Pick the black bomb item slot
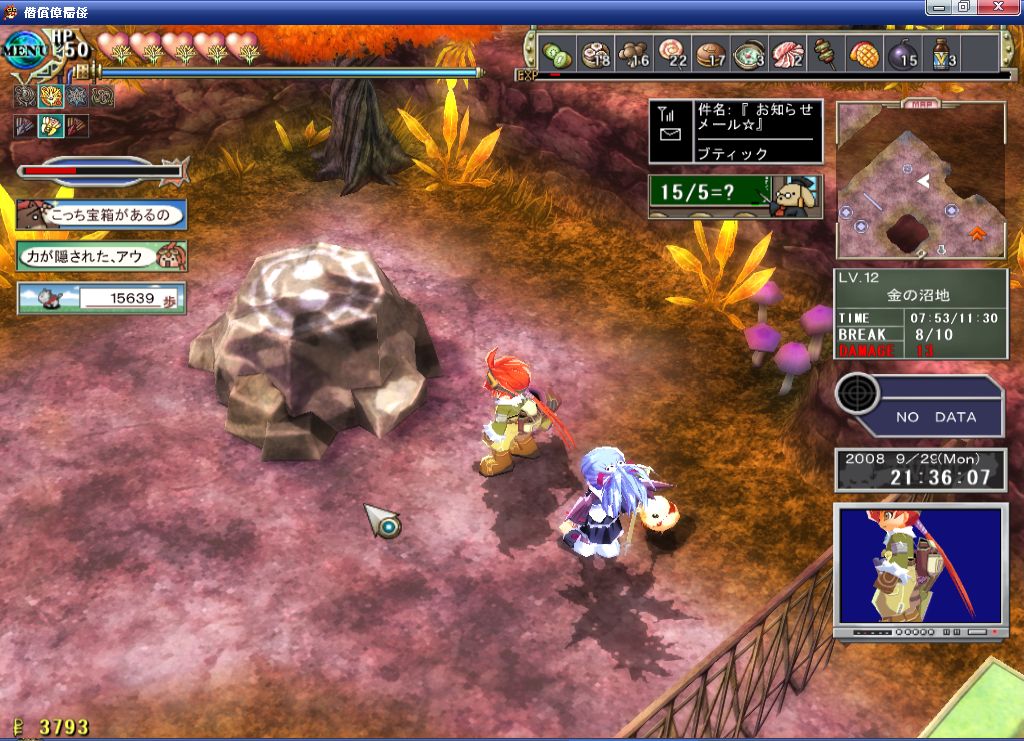 click(902, 54)
